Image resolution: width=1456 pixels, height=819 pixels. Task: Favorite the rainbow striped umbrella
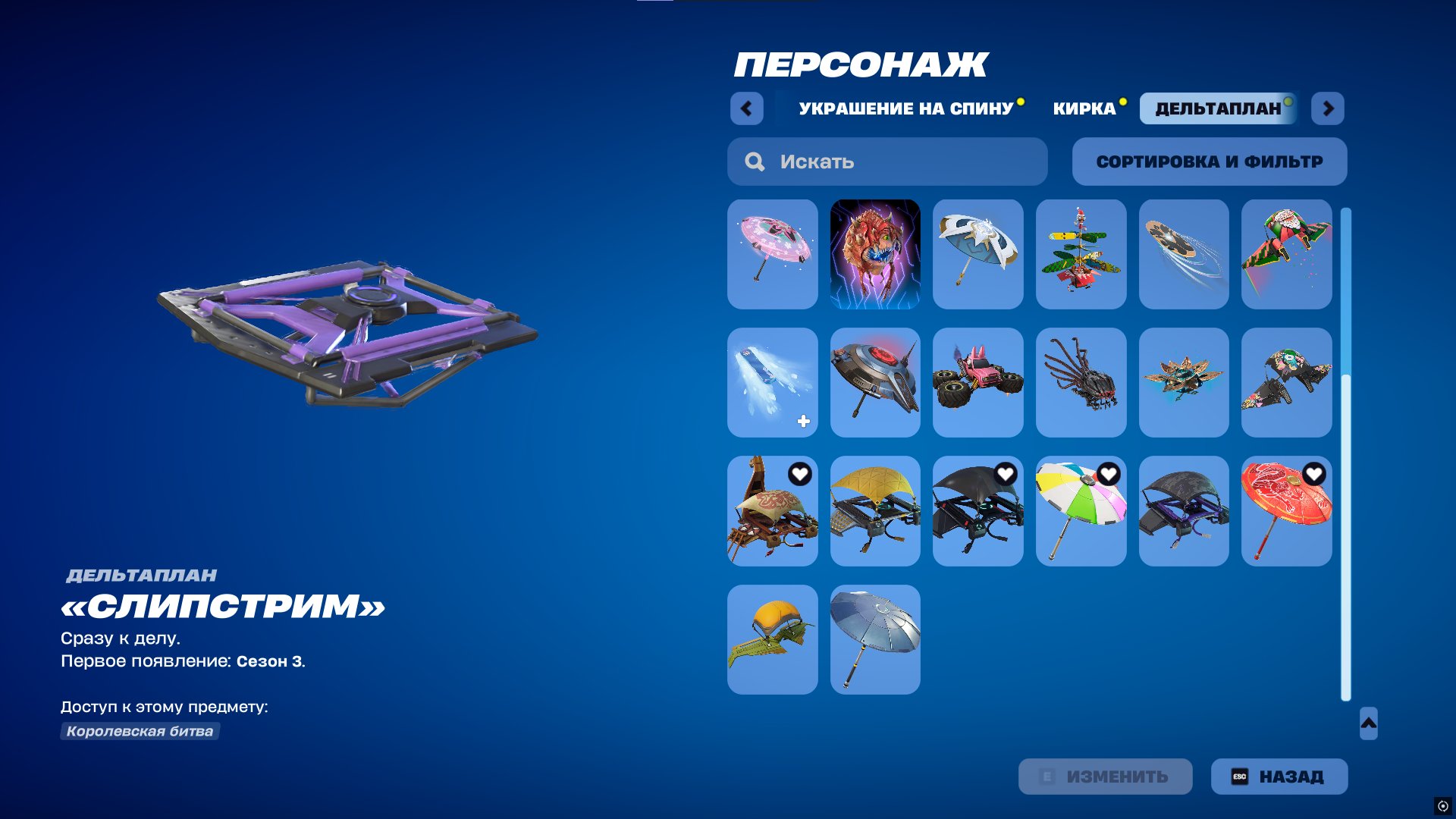click(1110, 475)
